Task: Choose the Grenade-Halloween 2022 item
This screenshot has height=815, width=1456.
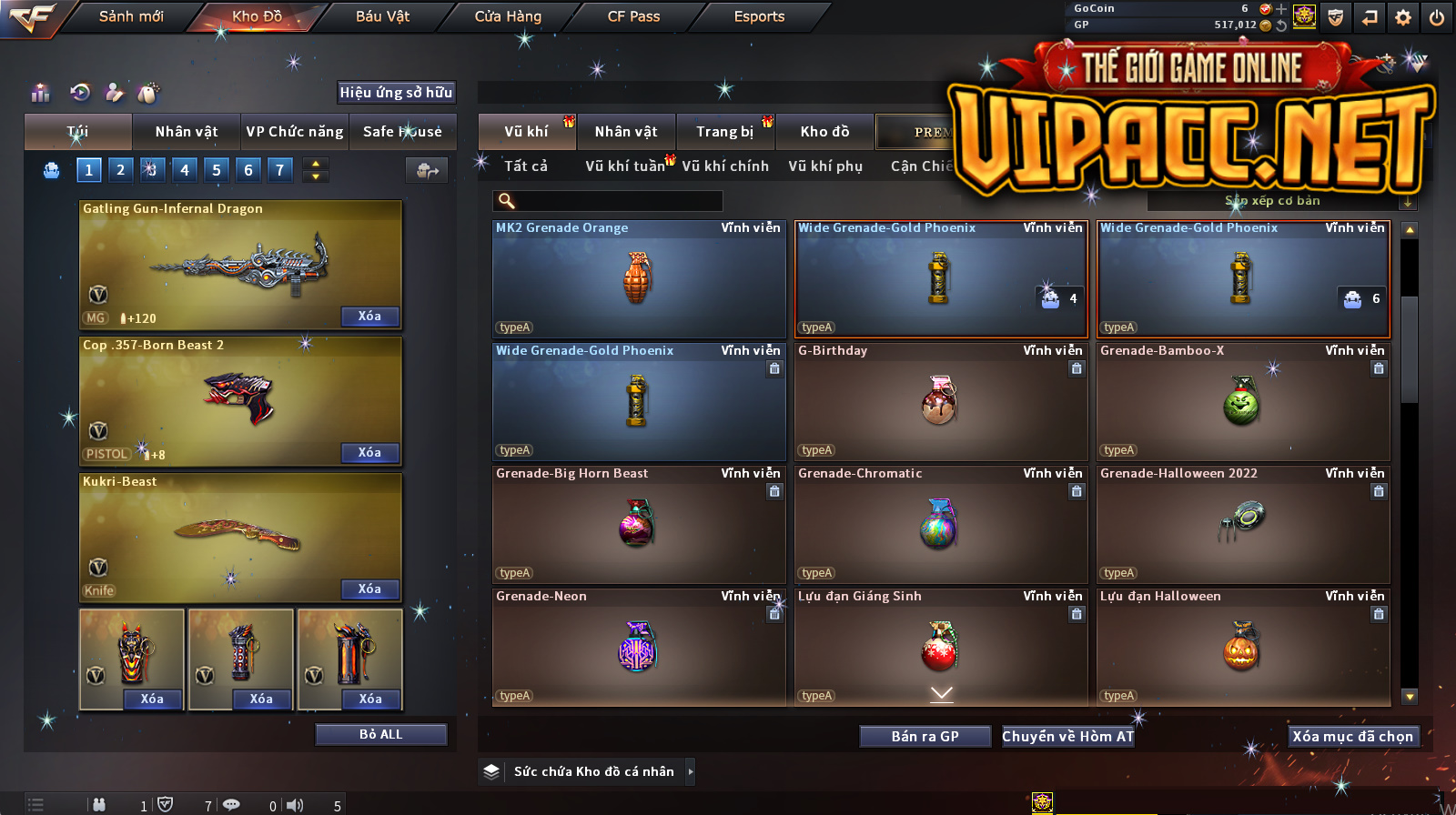Action: (x=1243, y=524)
